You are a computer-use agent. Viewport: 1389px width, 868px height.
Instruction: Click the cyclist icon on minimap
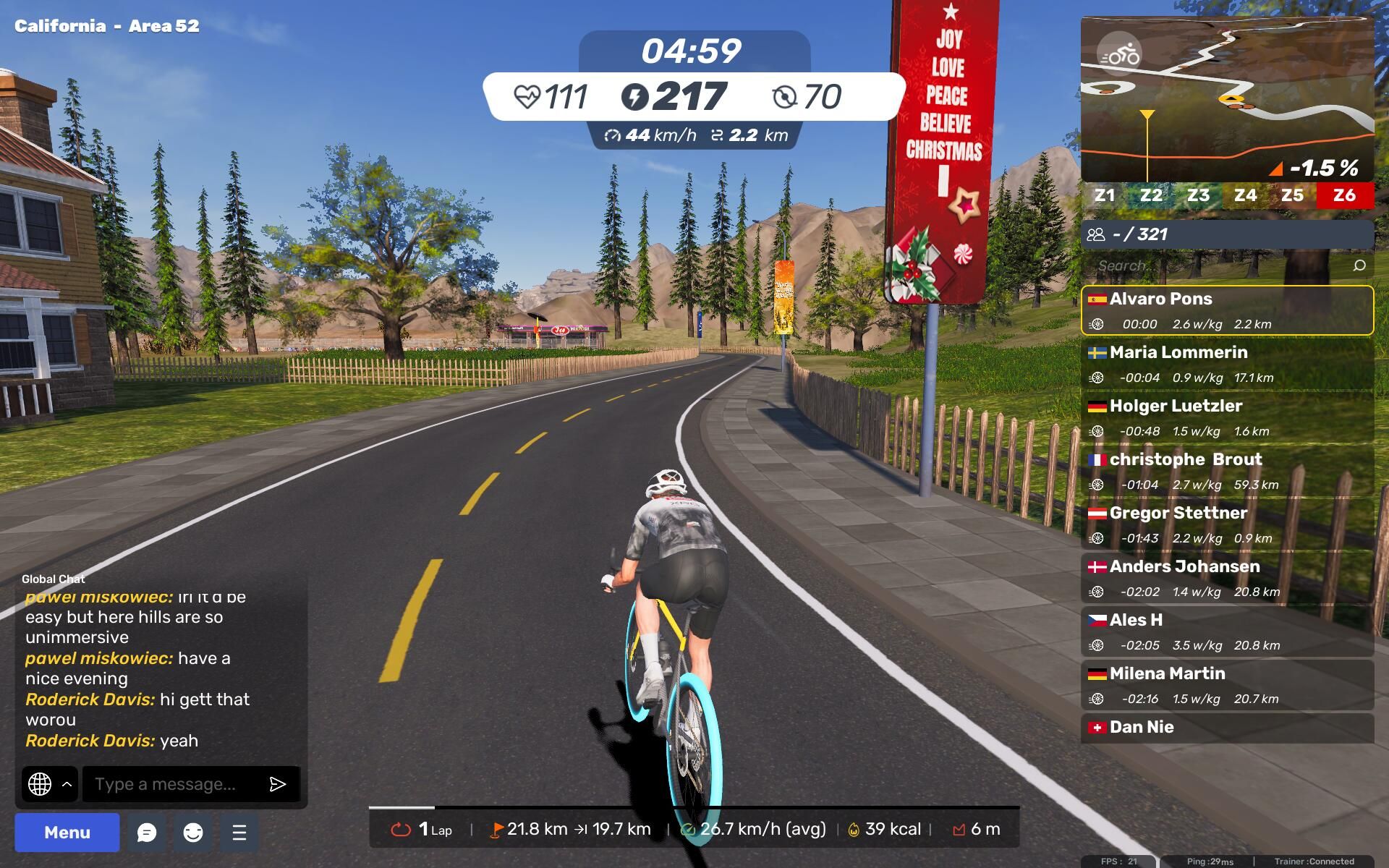point(1119,54)
